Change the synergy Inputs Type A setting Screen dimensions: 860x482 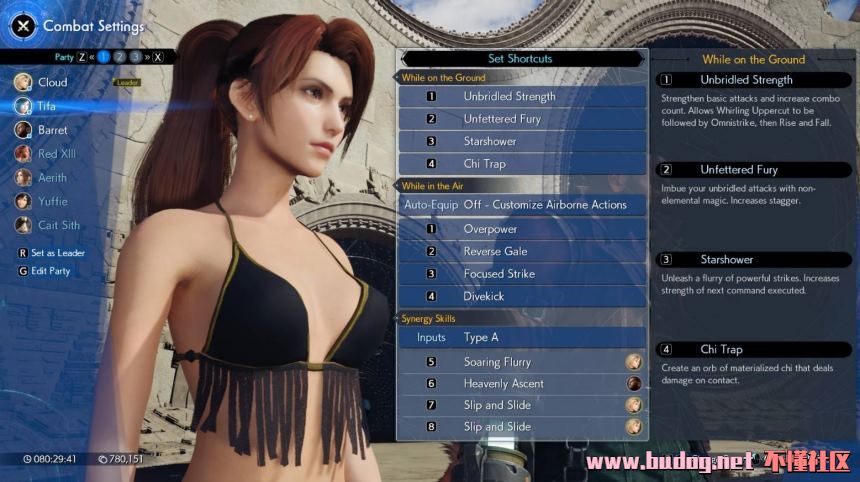pos(522,338)
